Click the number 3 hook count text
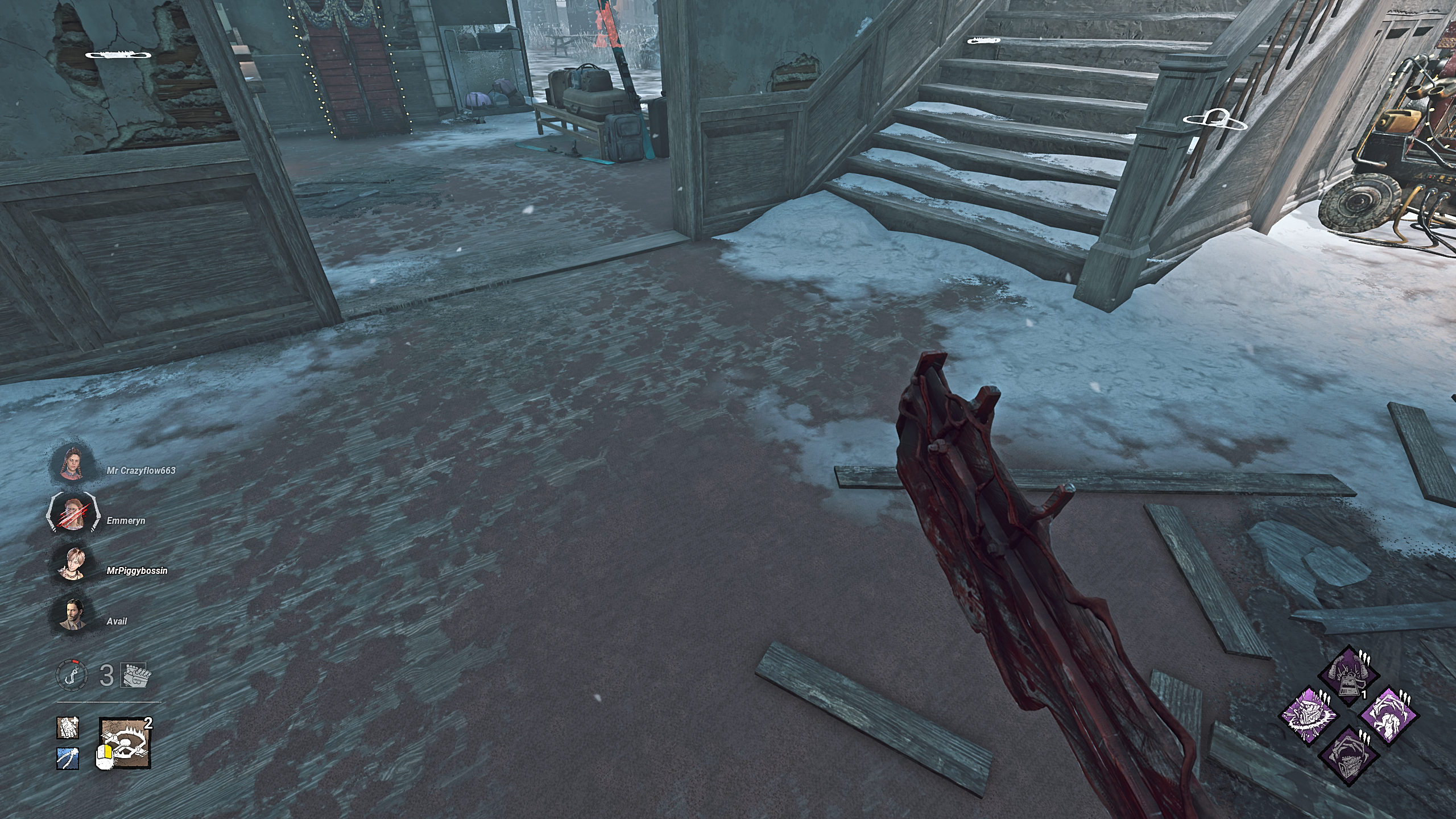 pos(105,675)
